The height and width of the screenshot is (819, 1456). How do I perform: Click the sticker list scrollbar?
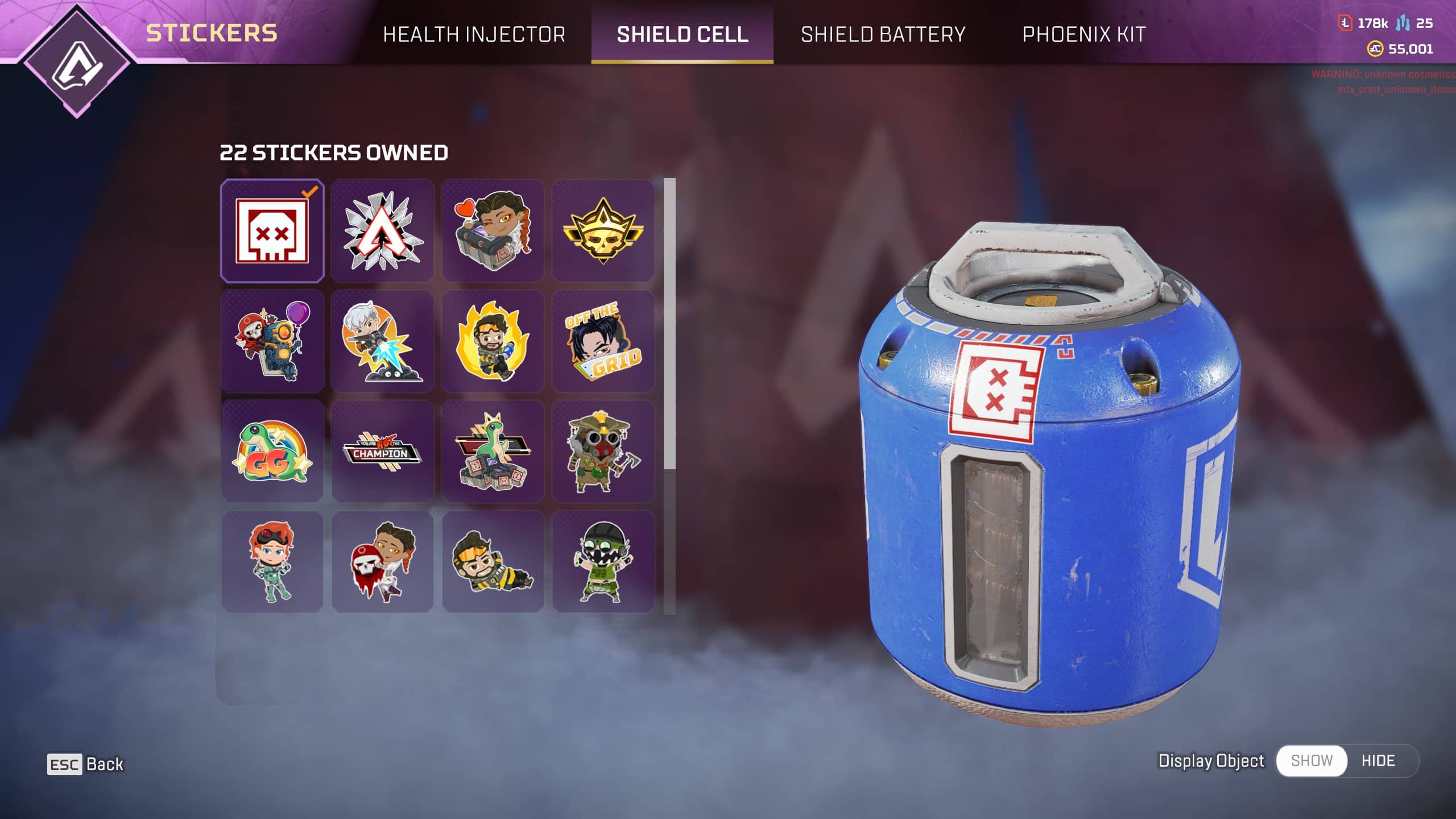coord(669,324)
